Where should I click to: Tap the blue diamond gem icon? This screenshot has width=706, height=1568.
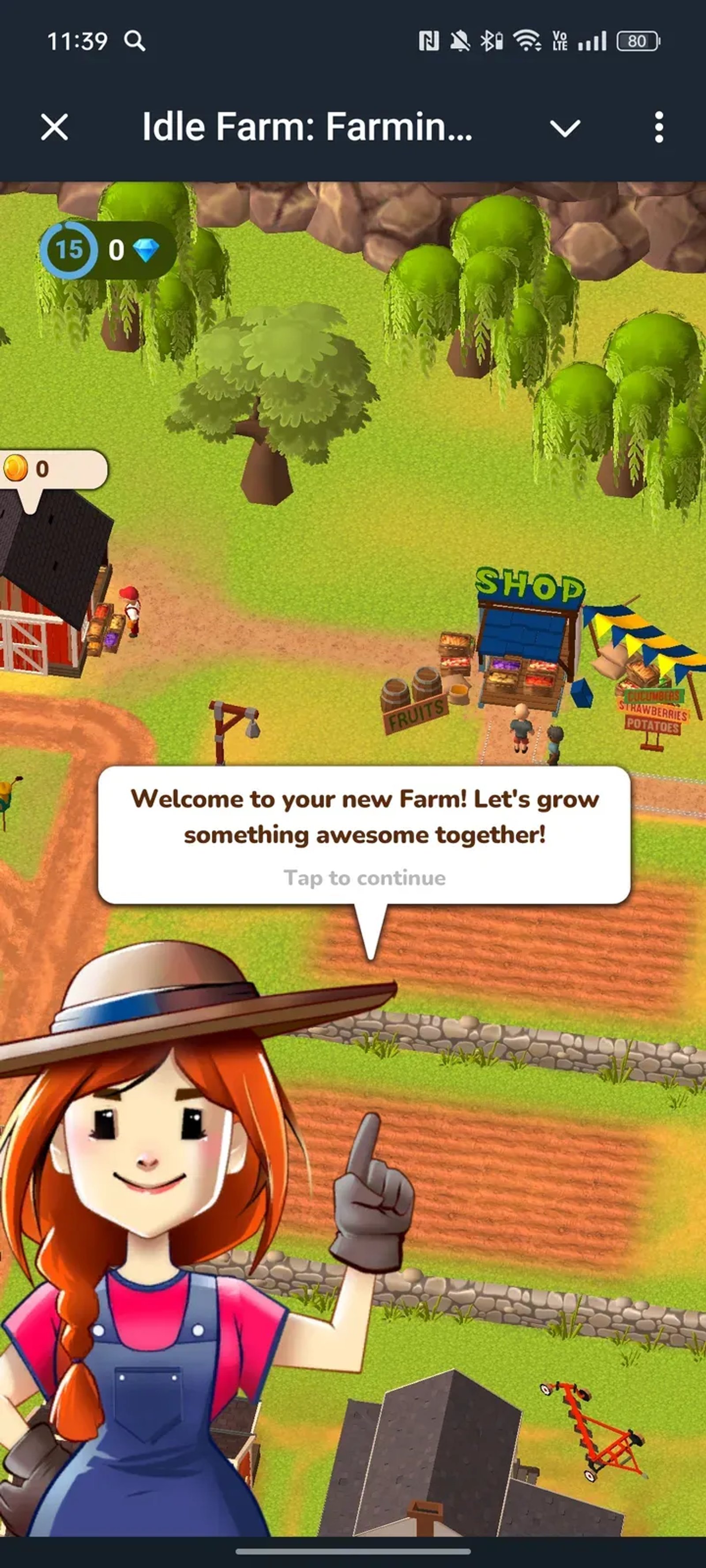tap(146, 250)
